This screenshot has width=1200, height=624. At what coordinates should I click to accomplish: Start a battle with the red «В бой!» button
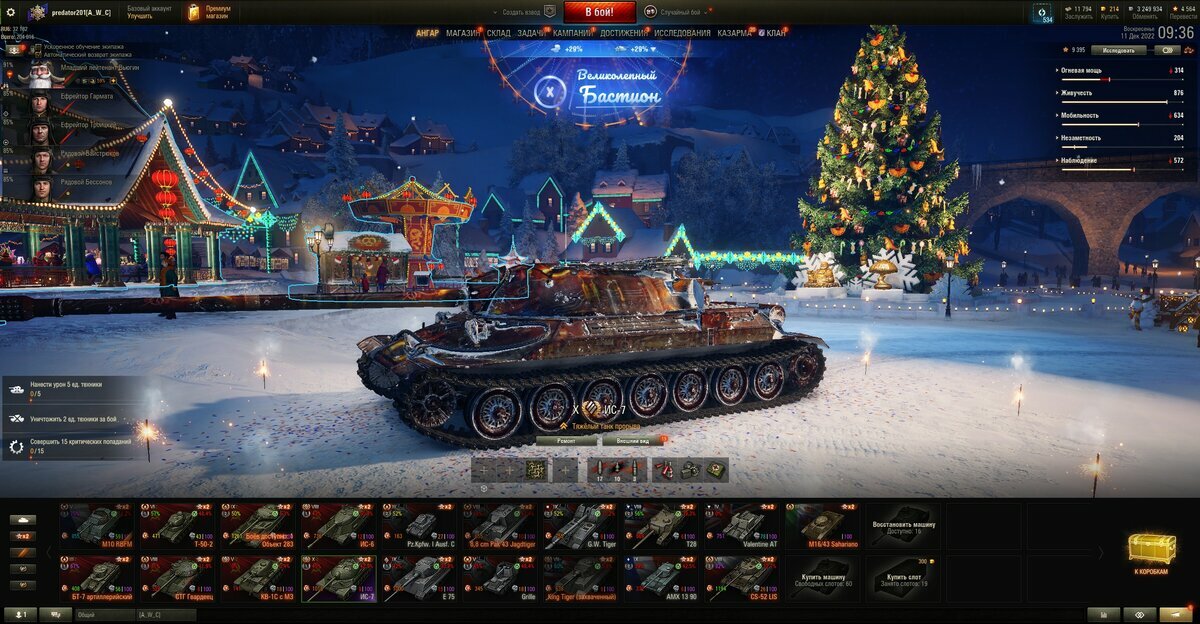(600, 12)
